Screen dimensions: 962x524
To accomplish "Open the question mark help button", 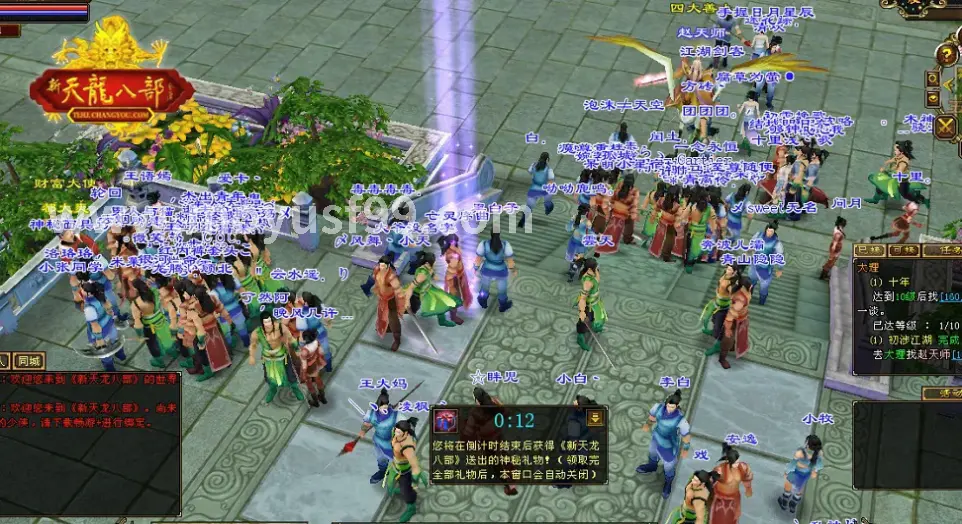I will 944,54.
